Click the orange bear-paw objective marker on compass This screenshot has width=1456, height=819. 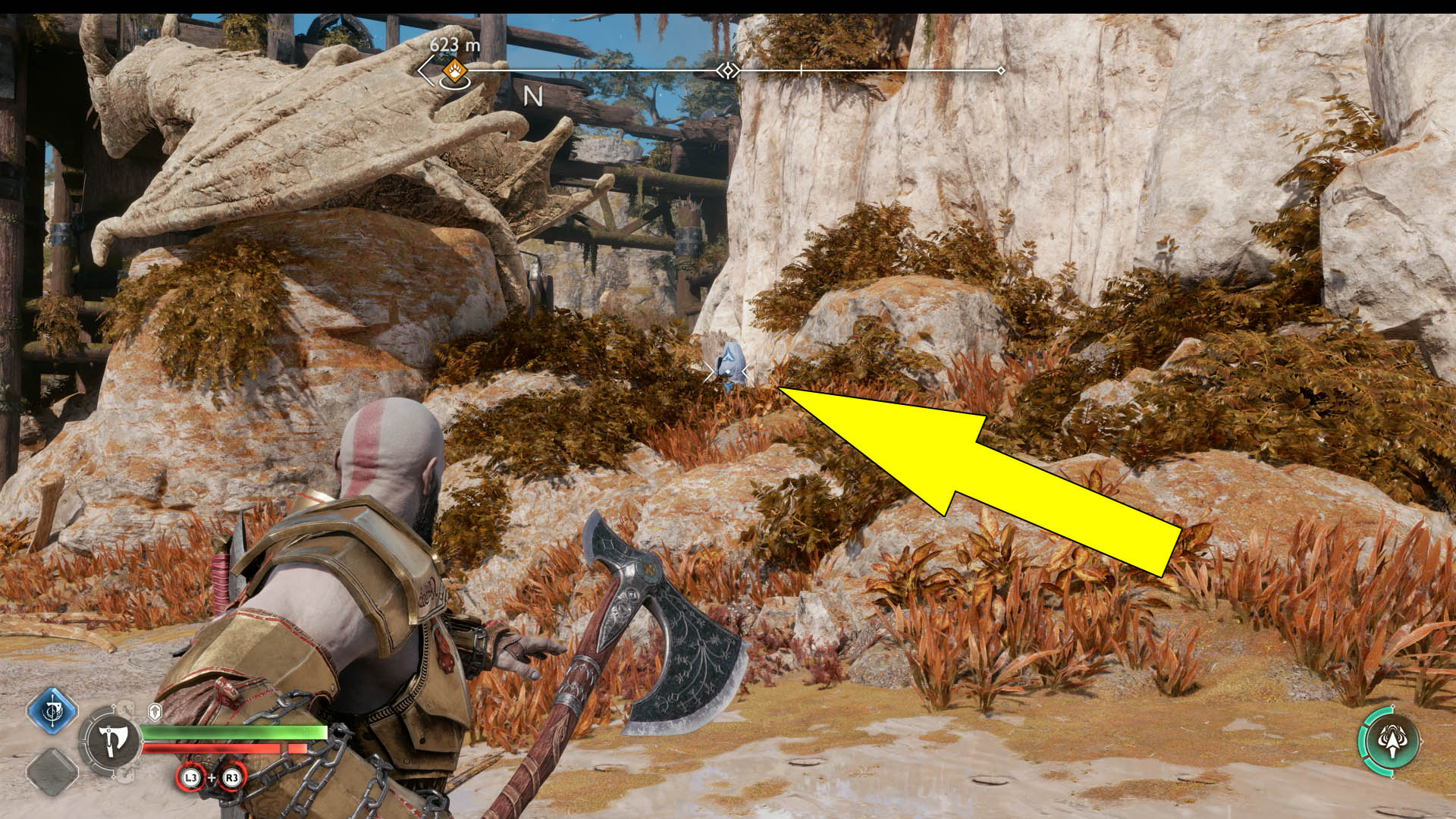pyautogui.click(x=453, y=70)
